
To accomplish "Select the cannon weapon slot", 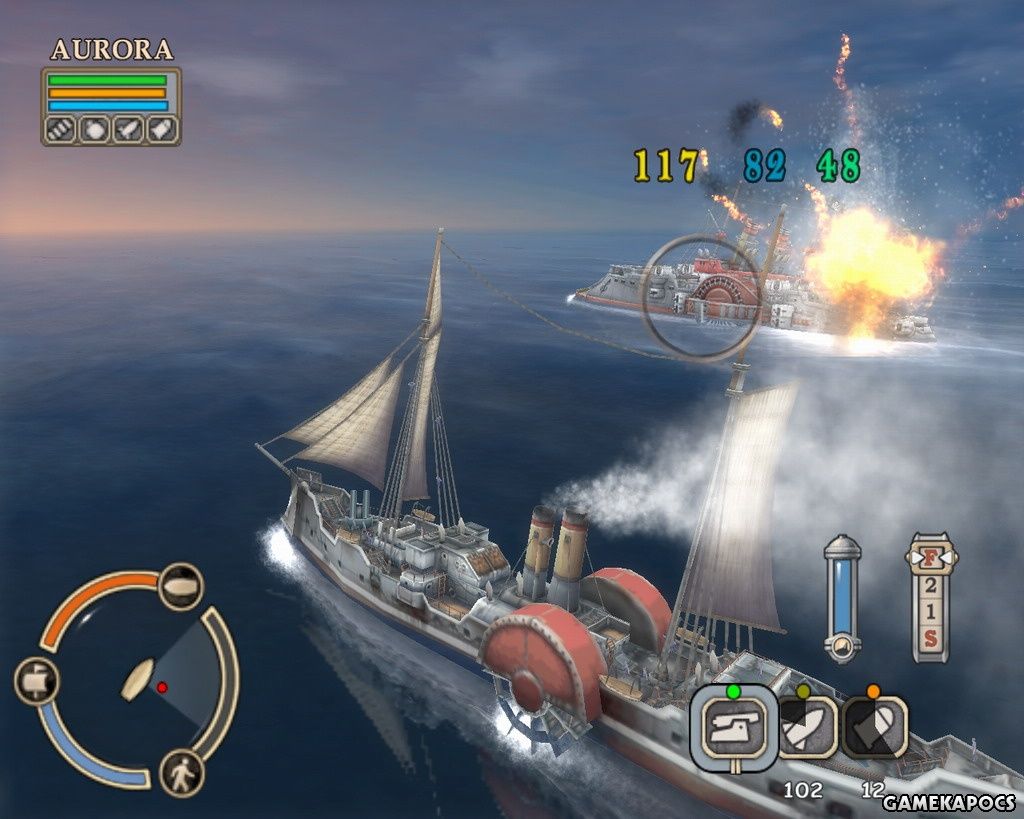I will coord(733,726).
